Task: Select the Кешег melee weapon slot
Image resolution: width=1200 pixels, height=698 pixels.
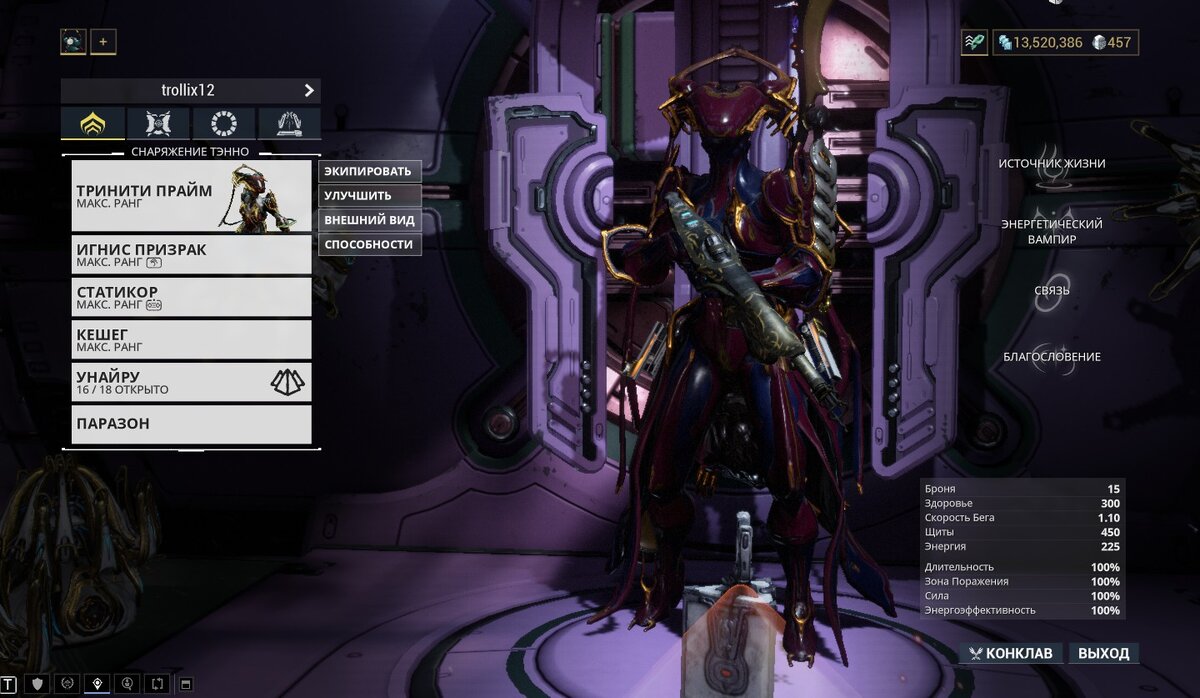Action: click(x=191, y=339)
